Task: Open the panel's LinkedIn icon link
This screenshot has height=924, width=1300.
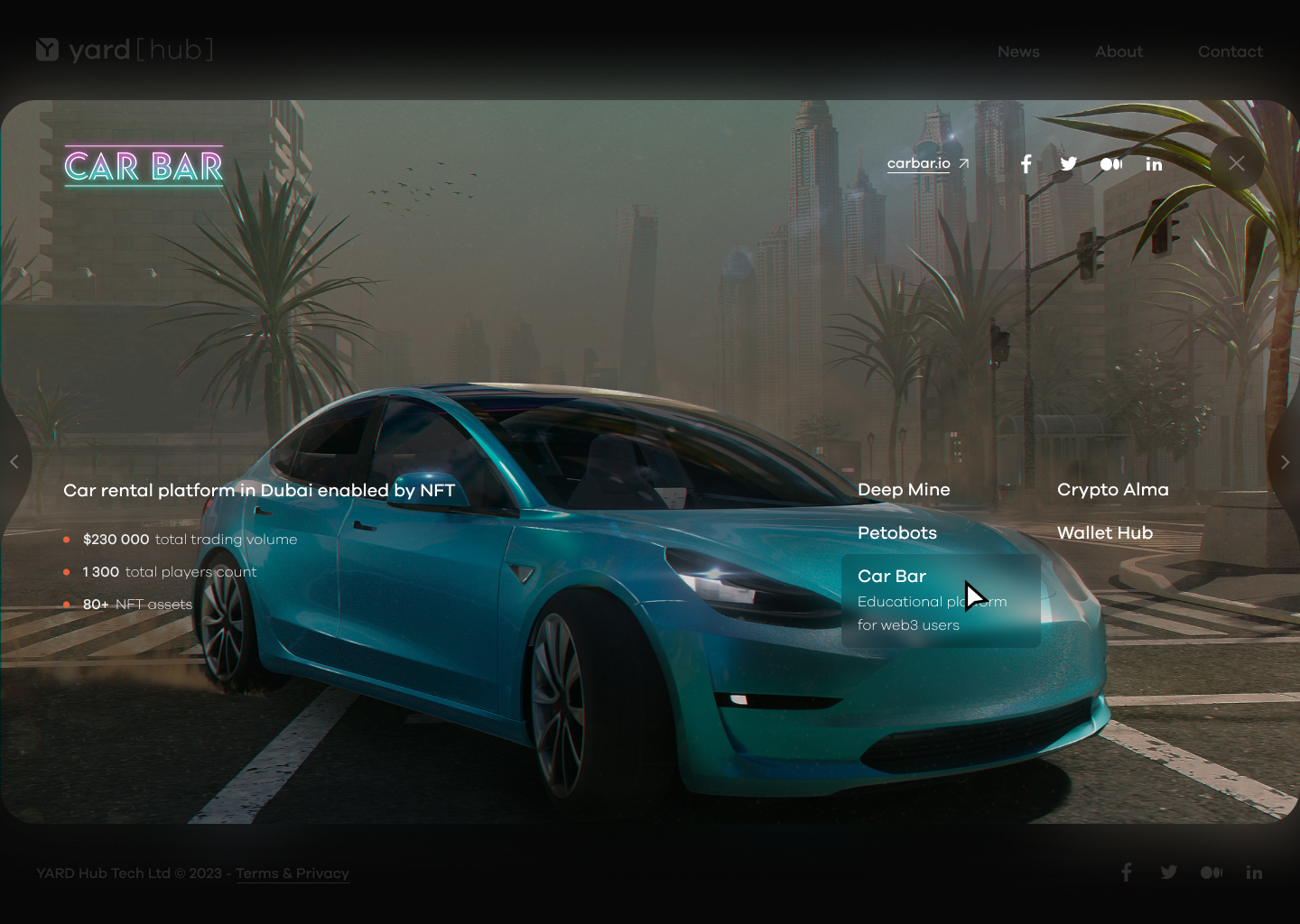Action: [x=1154, y=164]
